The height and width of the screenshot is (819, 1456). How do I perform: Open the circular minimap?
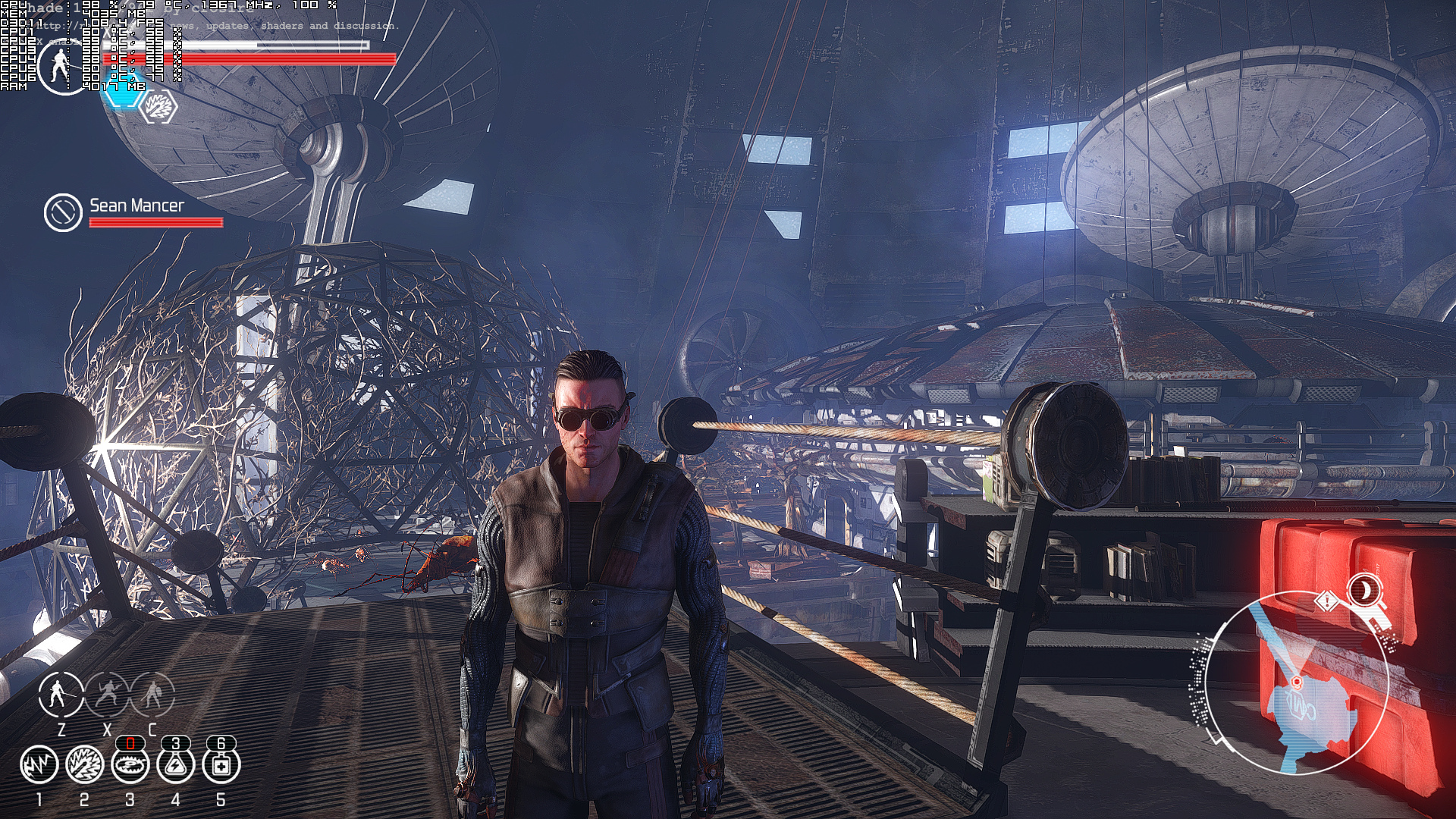[1297, 682]
